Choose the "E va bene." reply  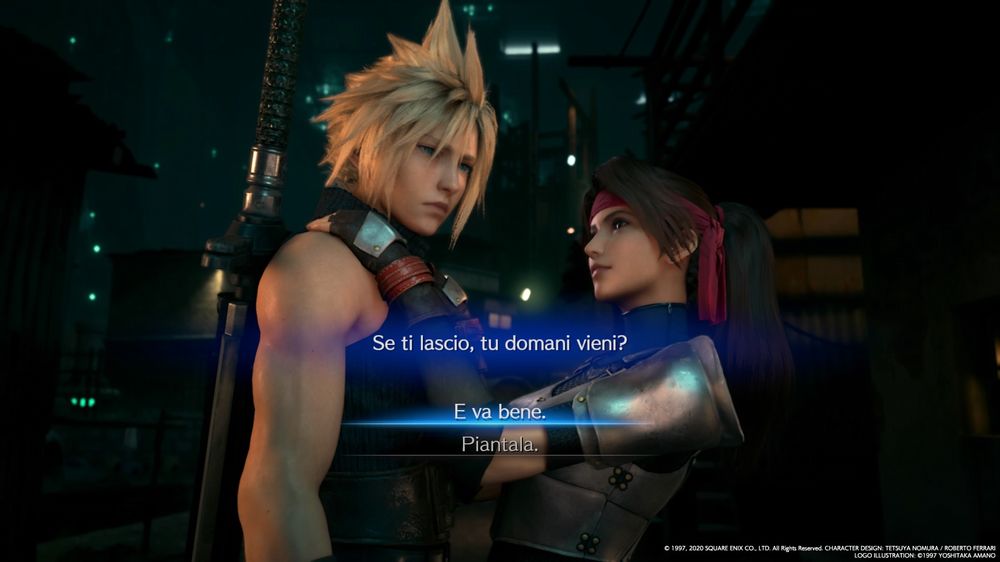[x=499, y=412]
